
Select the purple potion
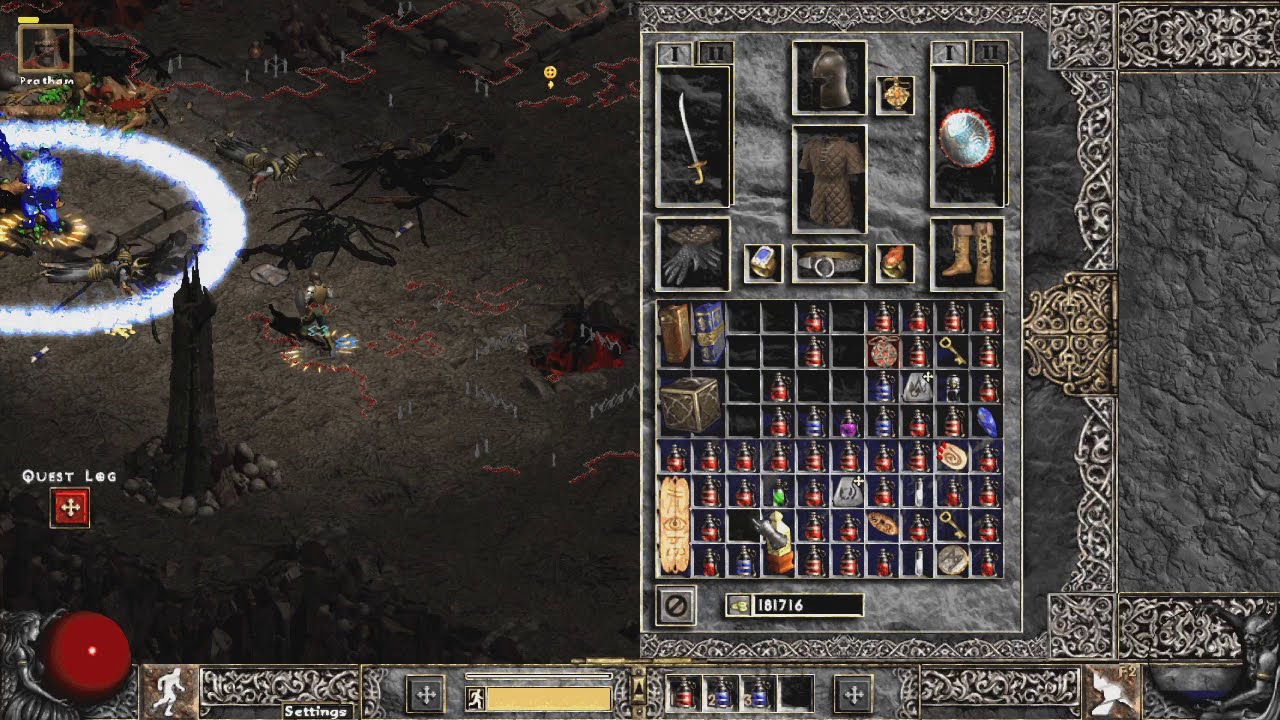849,422
